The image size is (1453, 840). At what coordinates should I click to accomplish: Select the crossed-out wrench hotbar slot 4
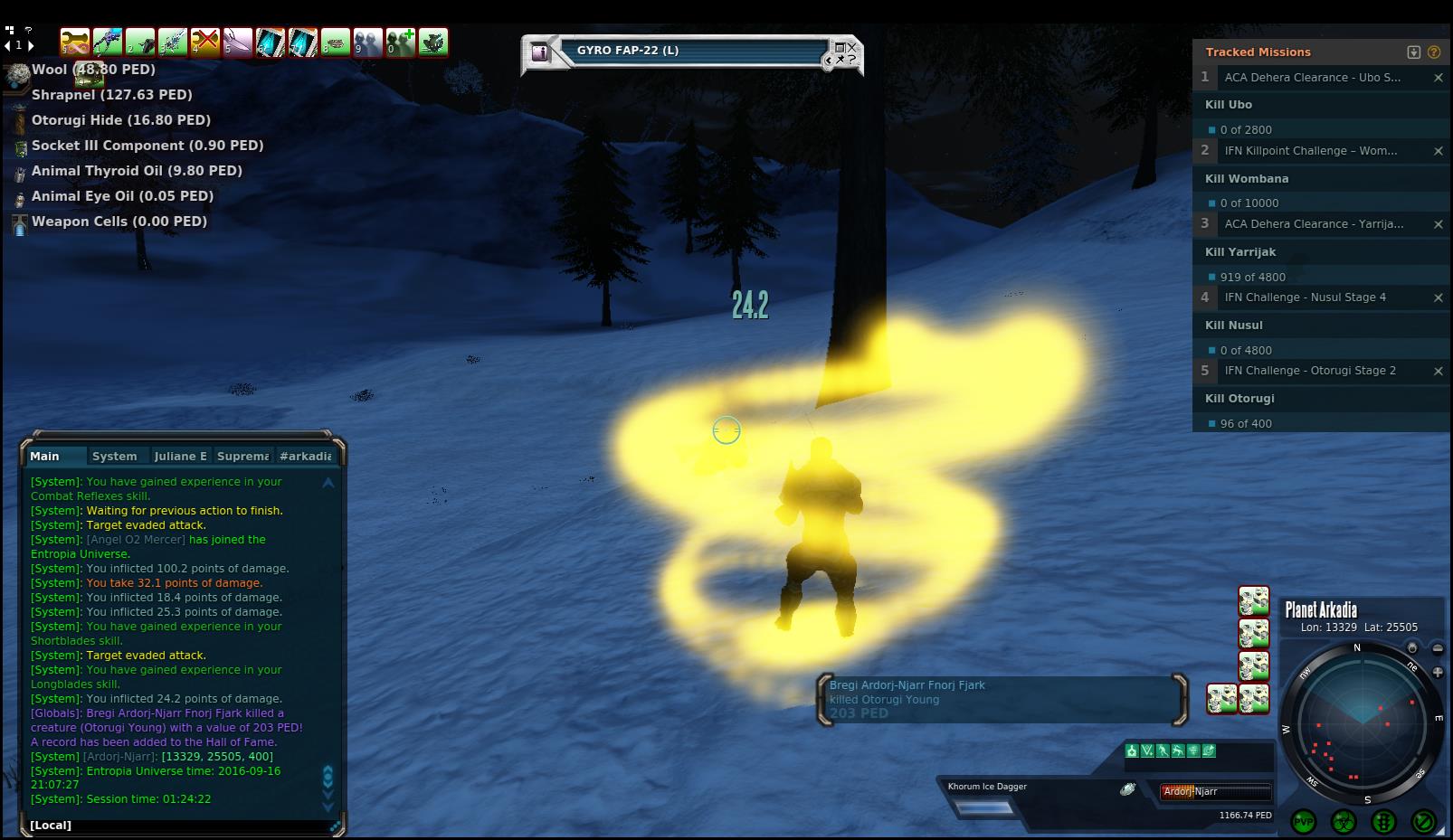205,42
